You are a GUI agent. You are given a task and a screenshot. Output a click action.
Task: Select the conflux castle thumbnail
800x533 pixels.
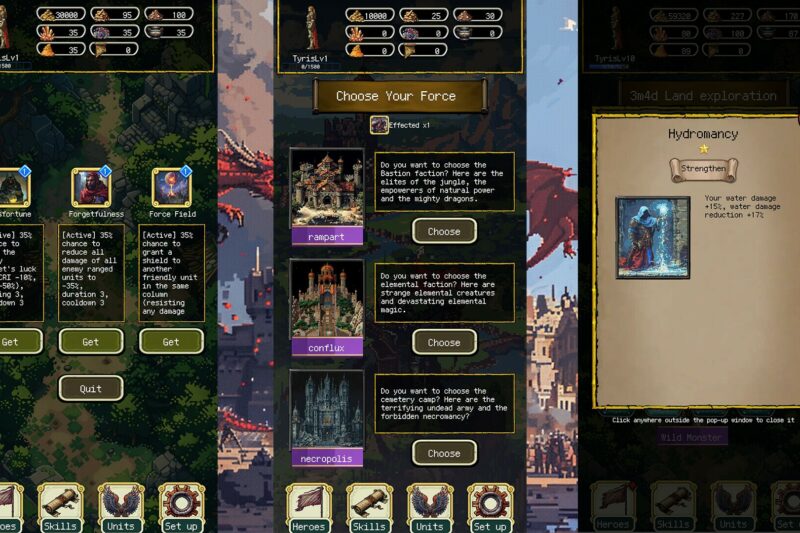[327, 299]
